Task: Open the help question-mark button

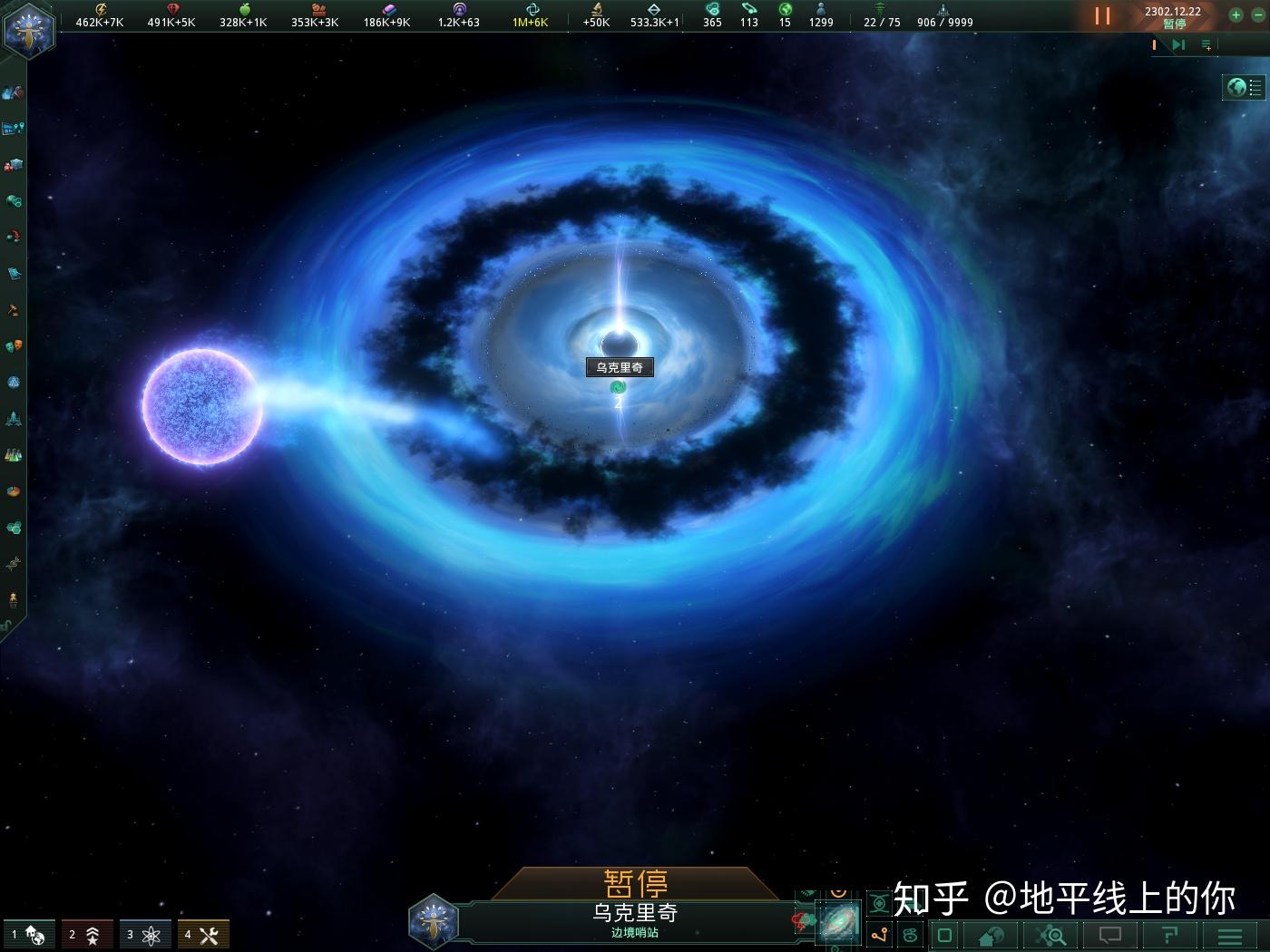Action: tap(1169, 936)
